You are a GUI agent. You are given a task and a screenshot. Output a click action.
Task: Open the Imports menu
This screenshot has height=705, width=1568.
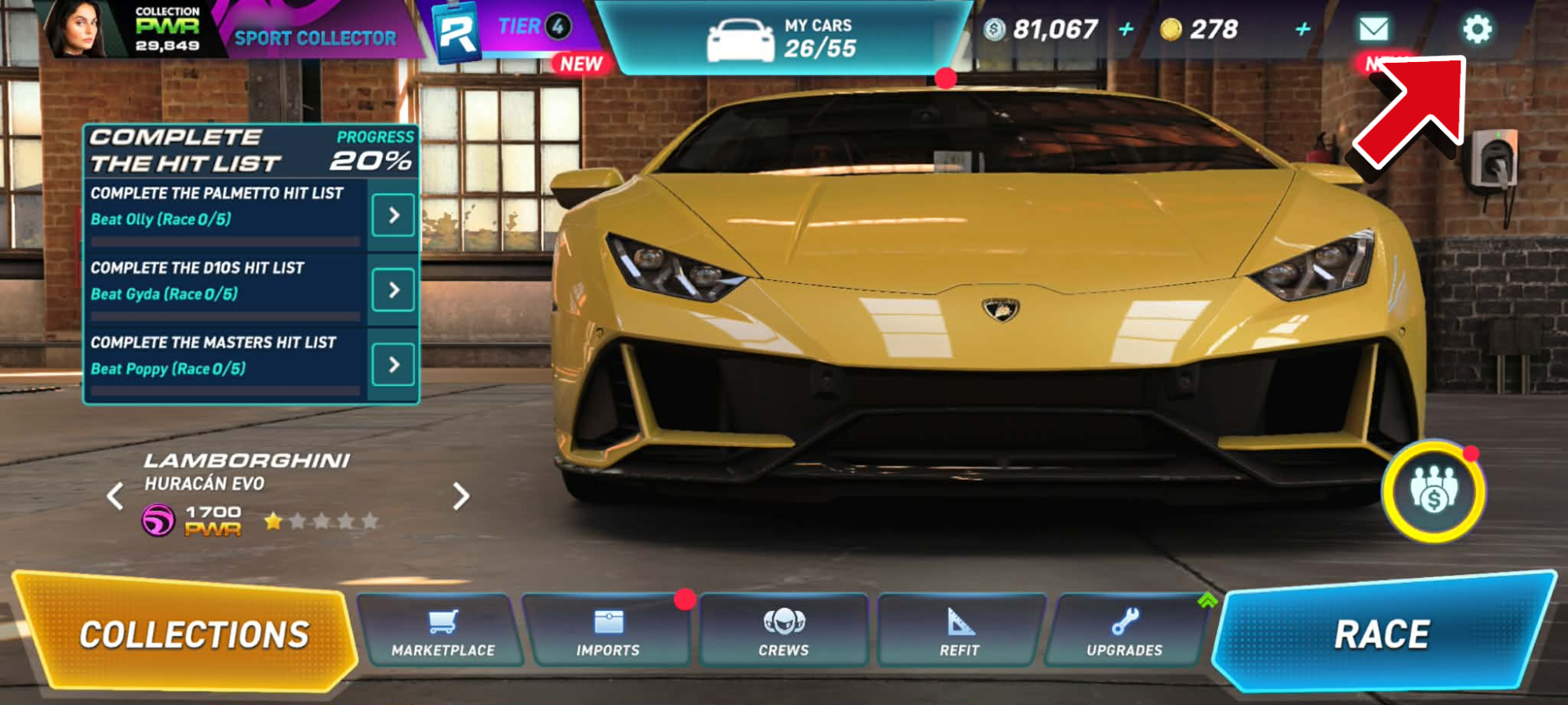click(x=608, y=632)
